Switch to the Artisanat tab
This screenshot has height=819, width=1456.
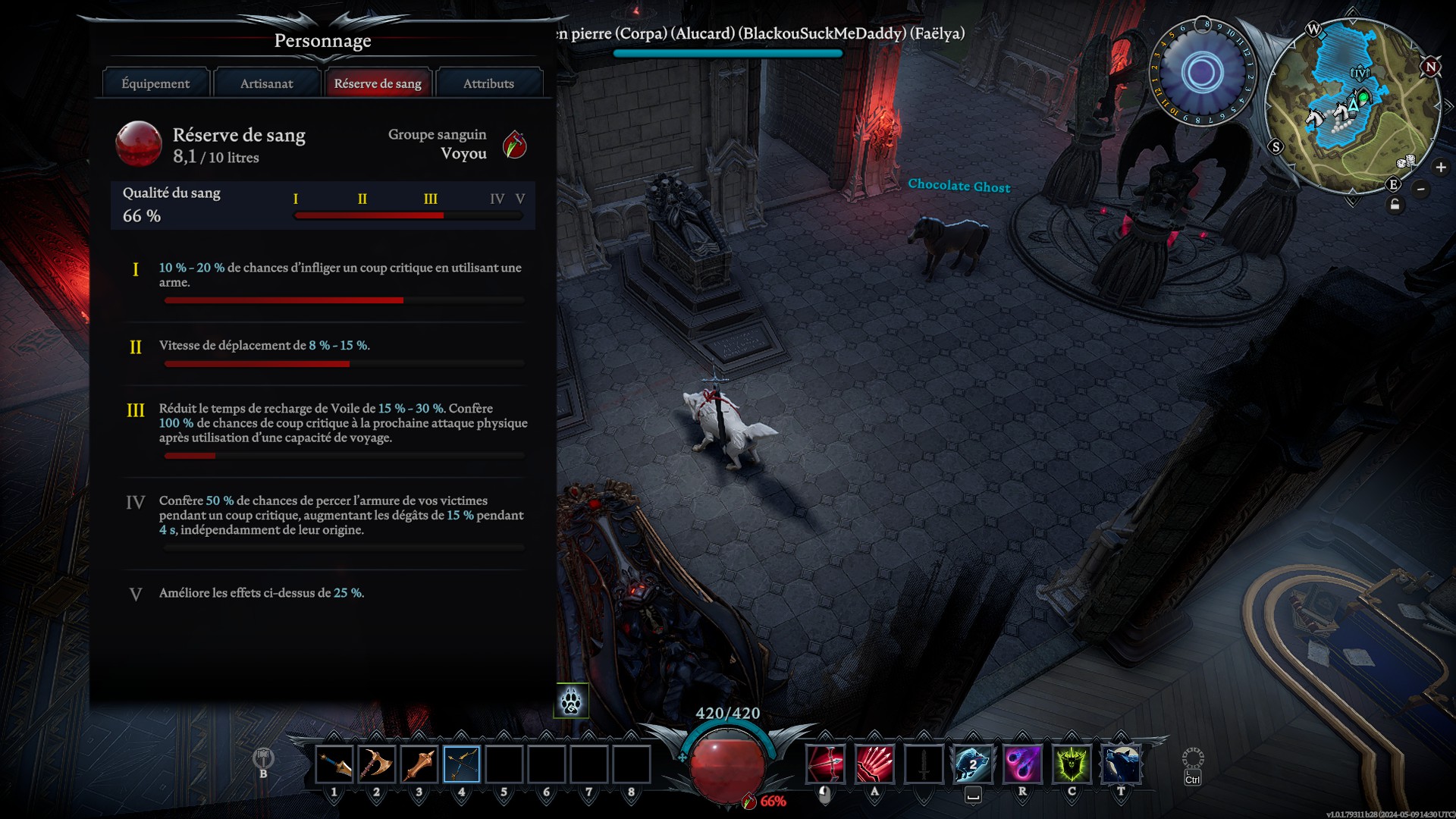266,83
